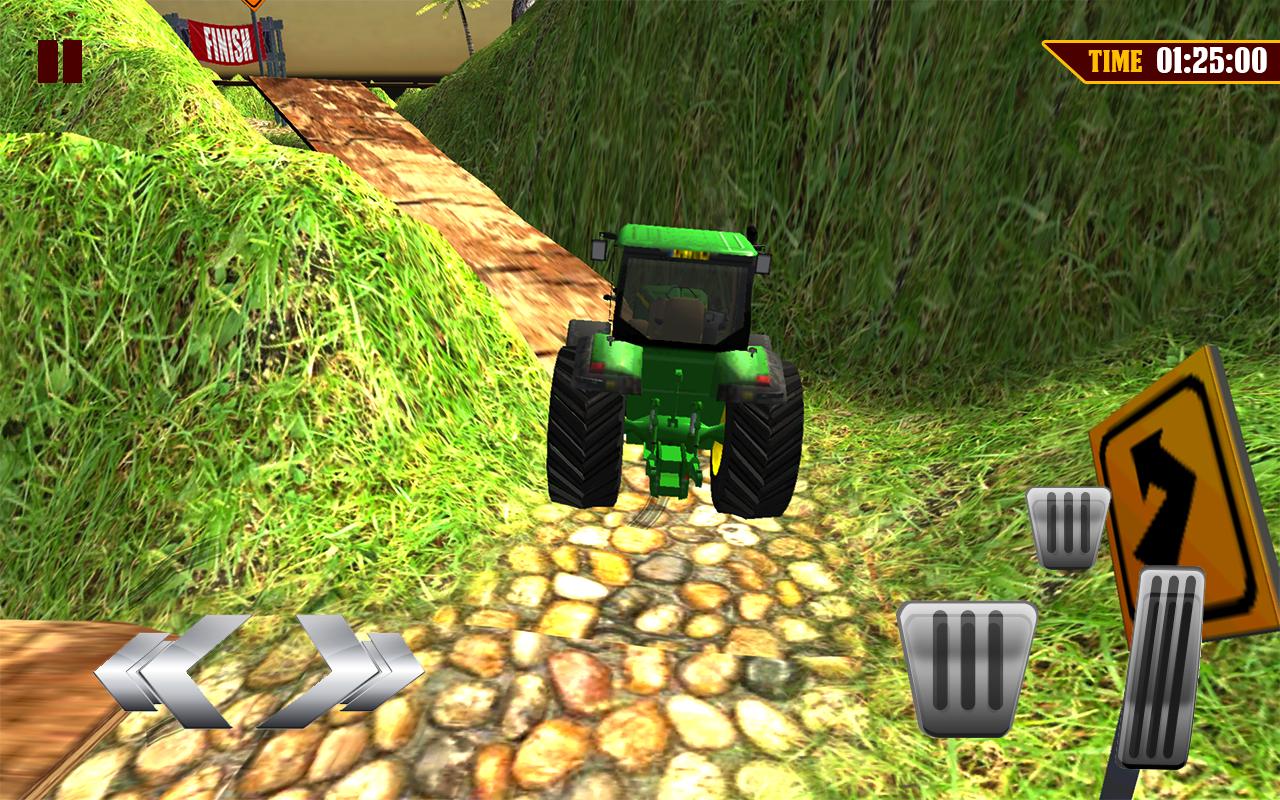Tap the wooden ramp near the finish
This screenshot has height=800, width=1280.
[x=330, y=110]
